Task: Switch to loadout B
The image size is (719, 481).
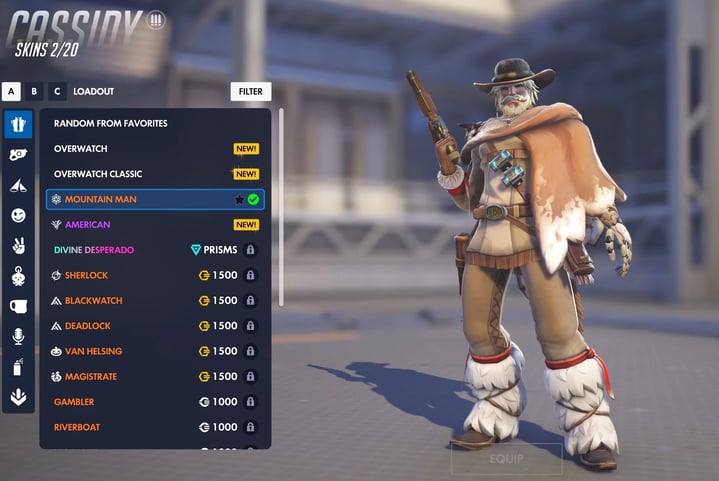Action: [x=34, y=91]
